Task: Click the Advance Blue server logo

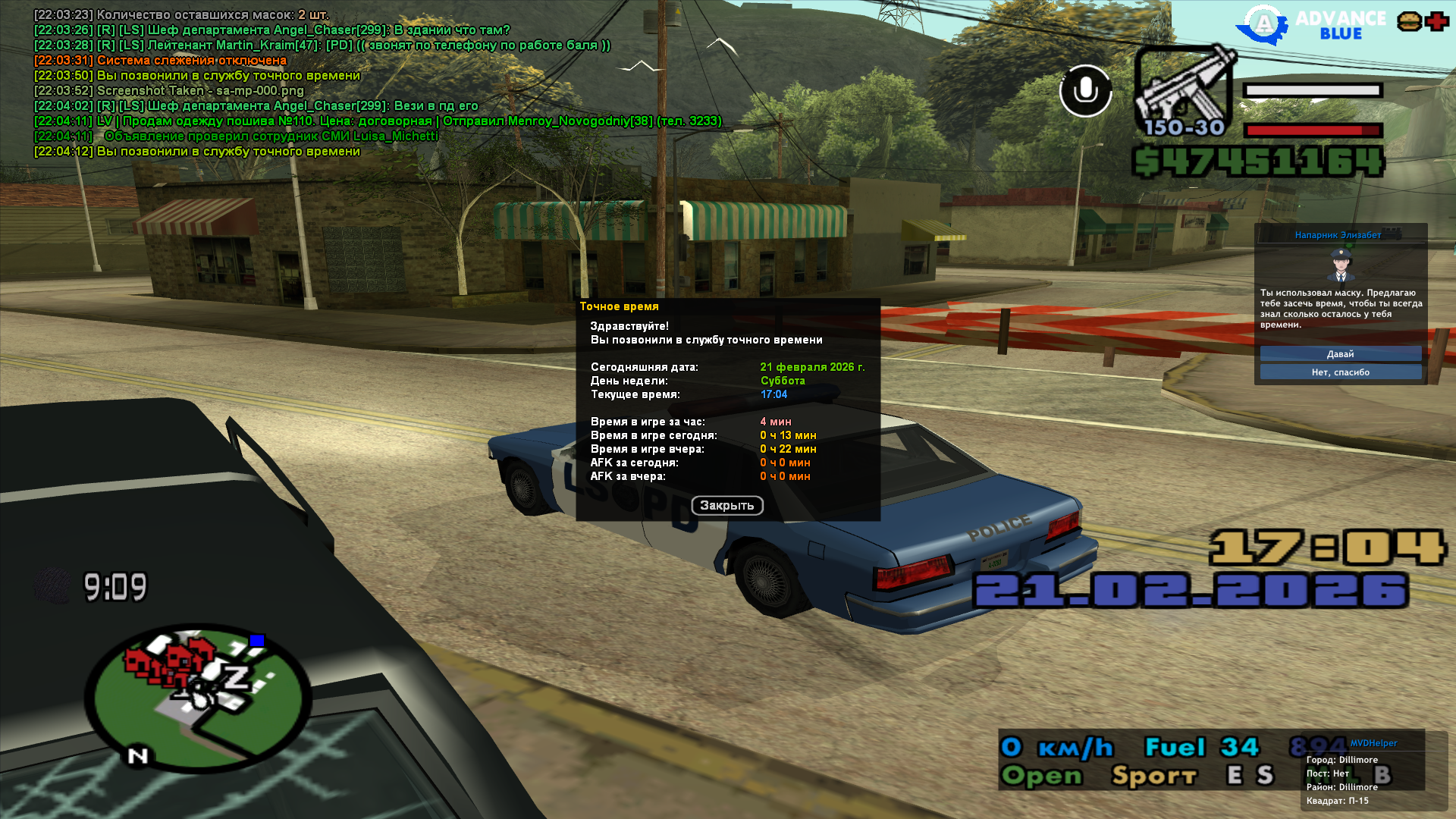Action: coord(1312,24)
